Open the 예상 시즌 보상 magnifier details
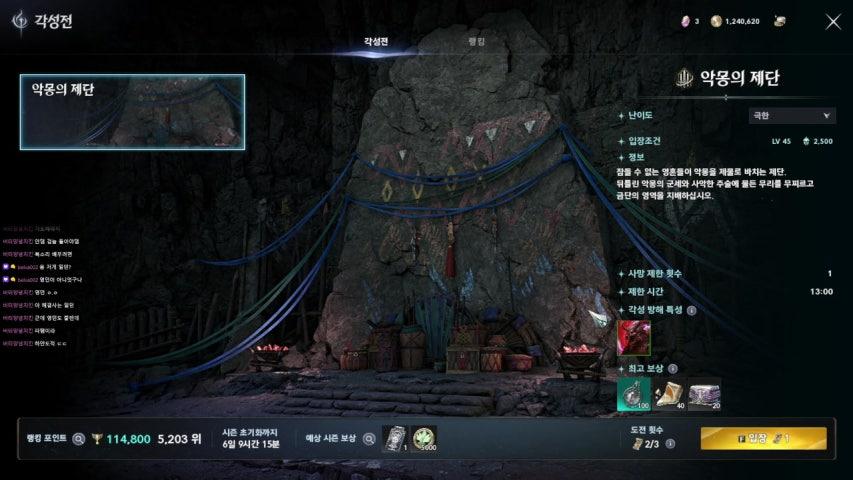853x480 pixels. pos(368,438)
